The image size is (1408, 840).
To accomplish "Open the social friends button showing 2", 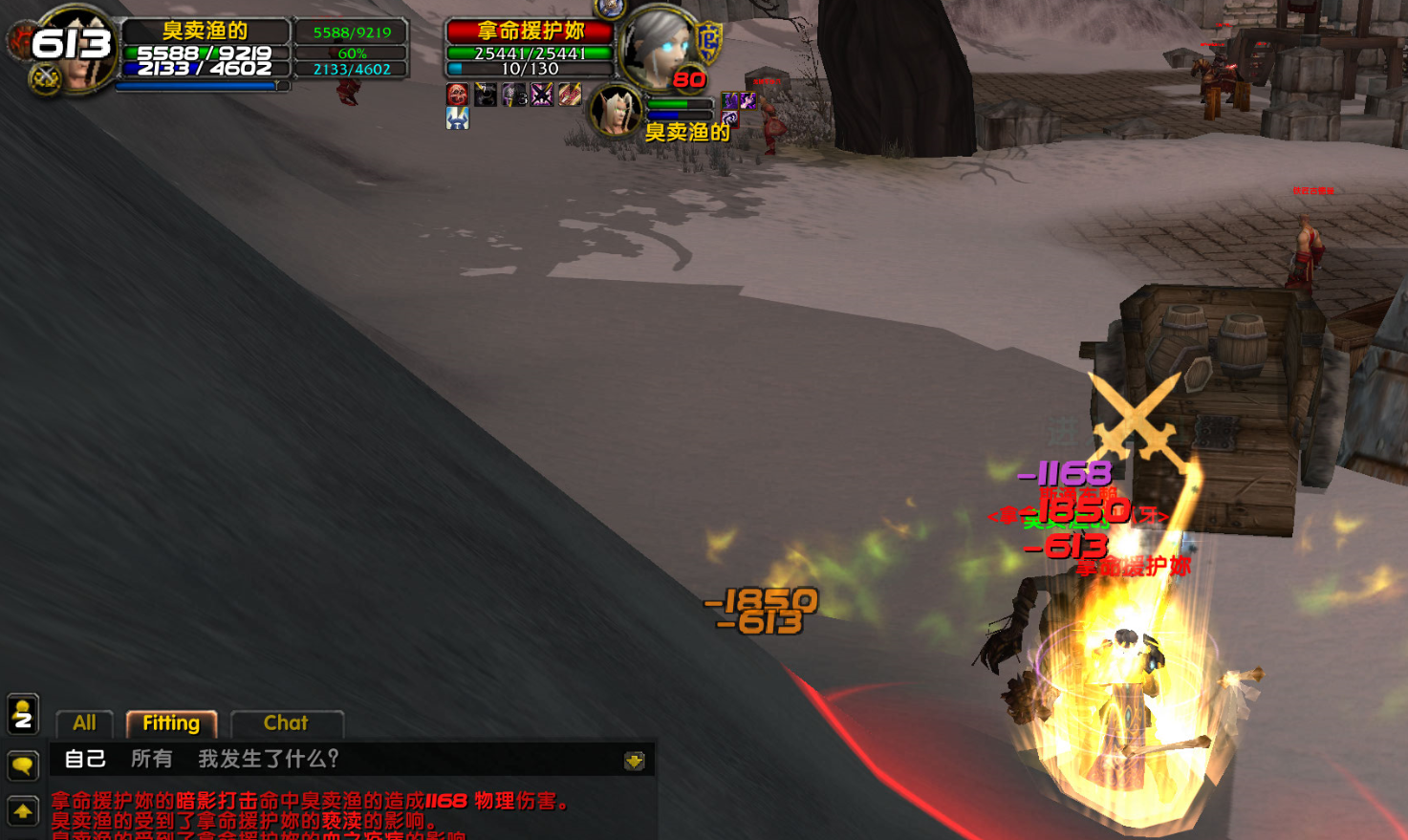I will click(x=23, y=714).
